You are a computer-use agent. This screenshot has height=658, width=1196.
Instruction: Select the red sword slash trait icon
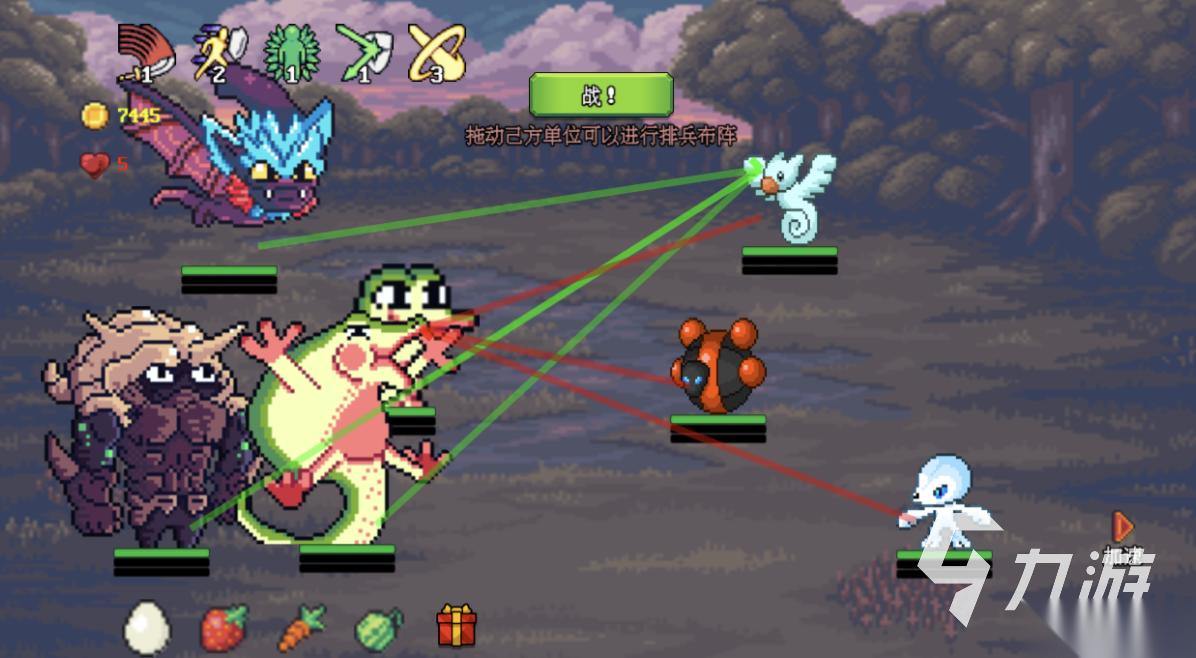pyautogui.click(x=139, y=52)
